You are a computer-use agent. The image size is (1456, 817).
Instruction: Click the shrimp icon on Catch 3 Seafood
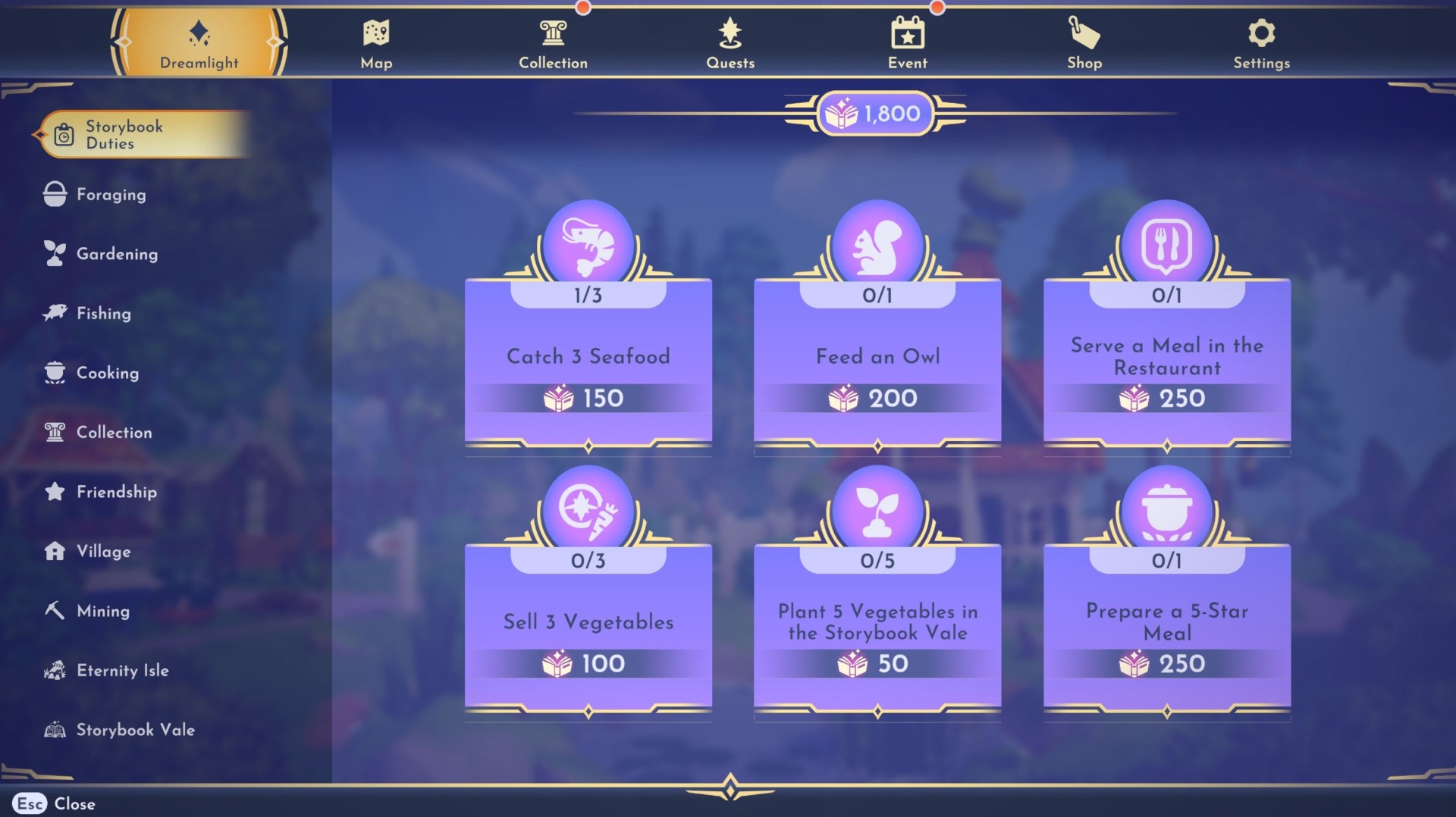[x=588, y=241]
